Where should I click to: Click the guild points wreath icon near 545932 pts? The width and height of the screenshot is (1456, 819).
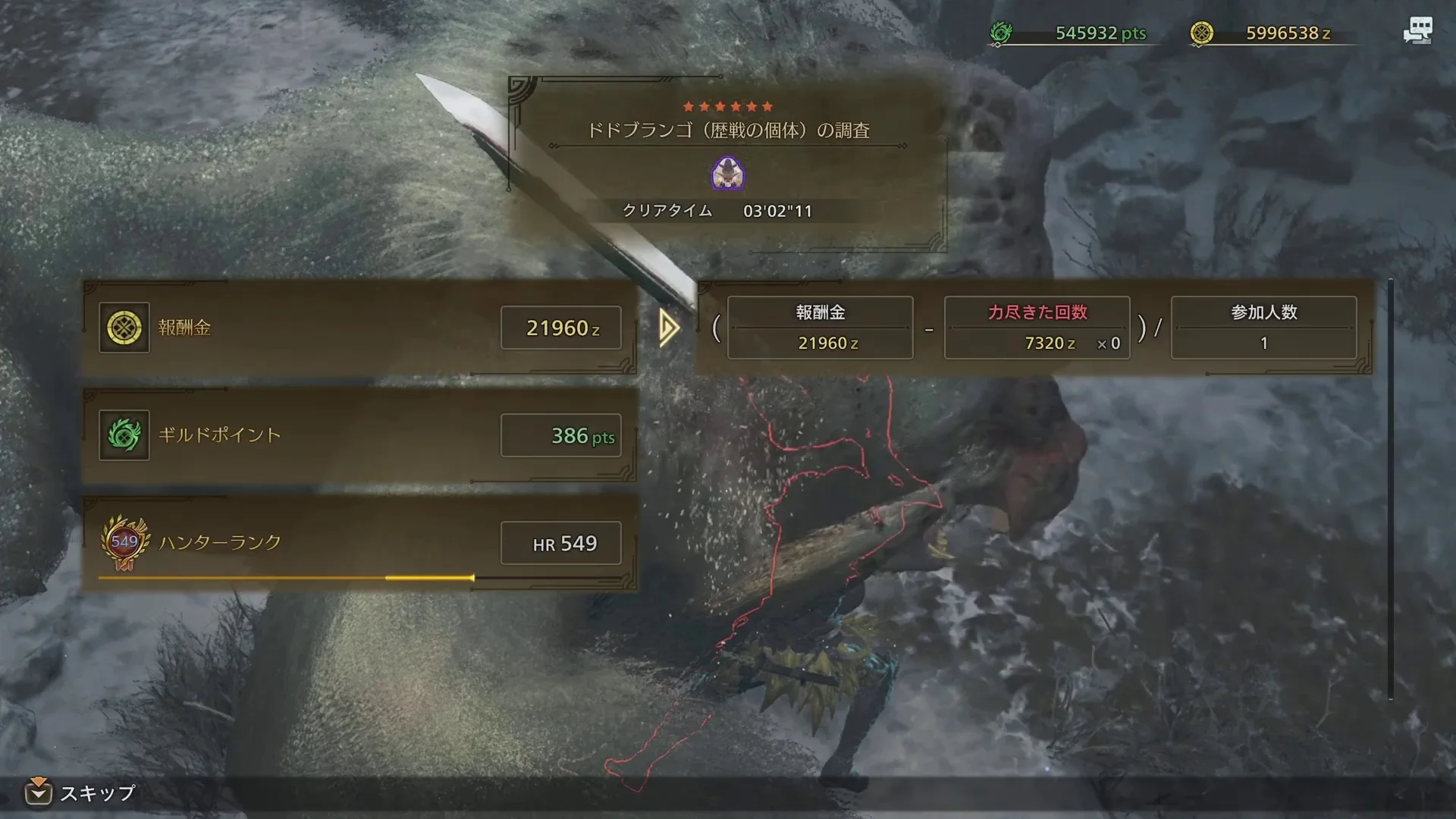click(1003, 33)
